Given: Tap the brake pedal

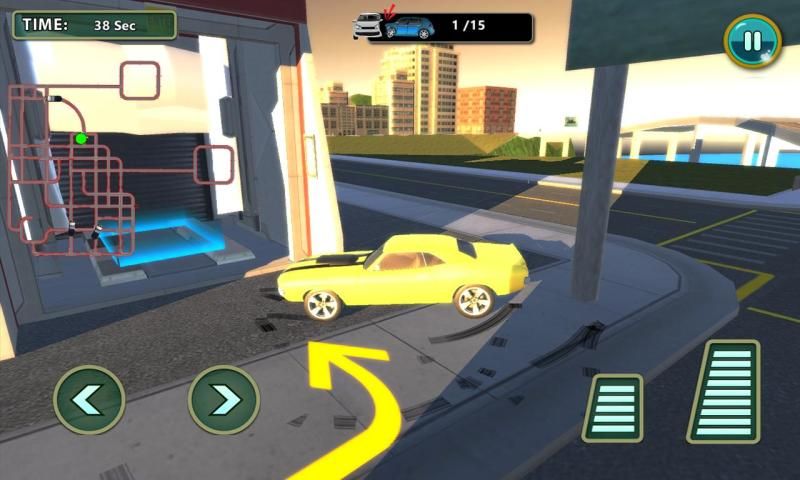Looking at the screenshot, I should point(613,407).
